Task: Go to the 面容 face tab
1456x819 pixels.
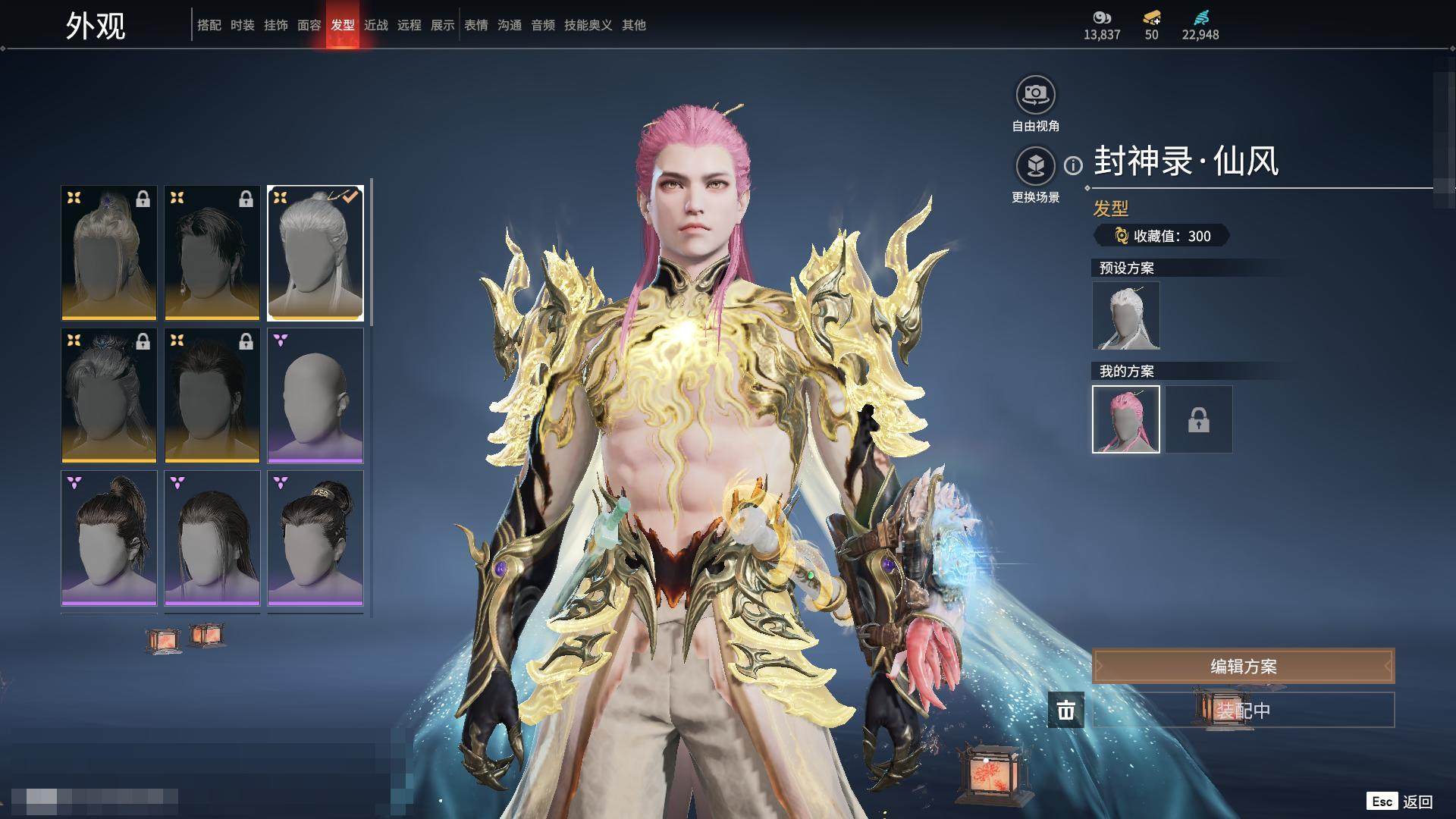Action: [309, 25]
